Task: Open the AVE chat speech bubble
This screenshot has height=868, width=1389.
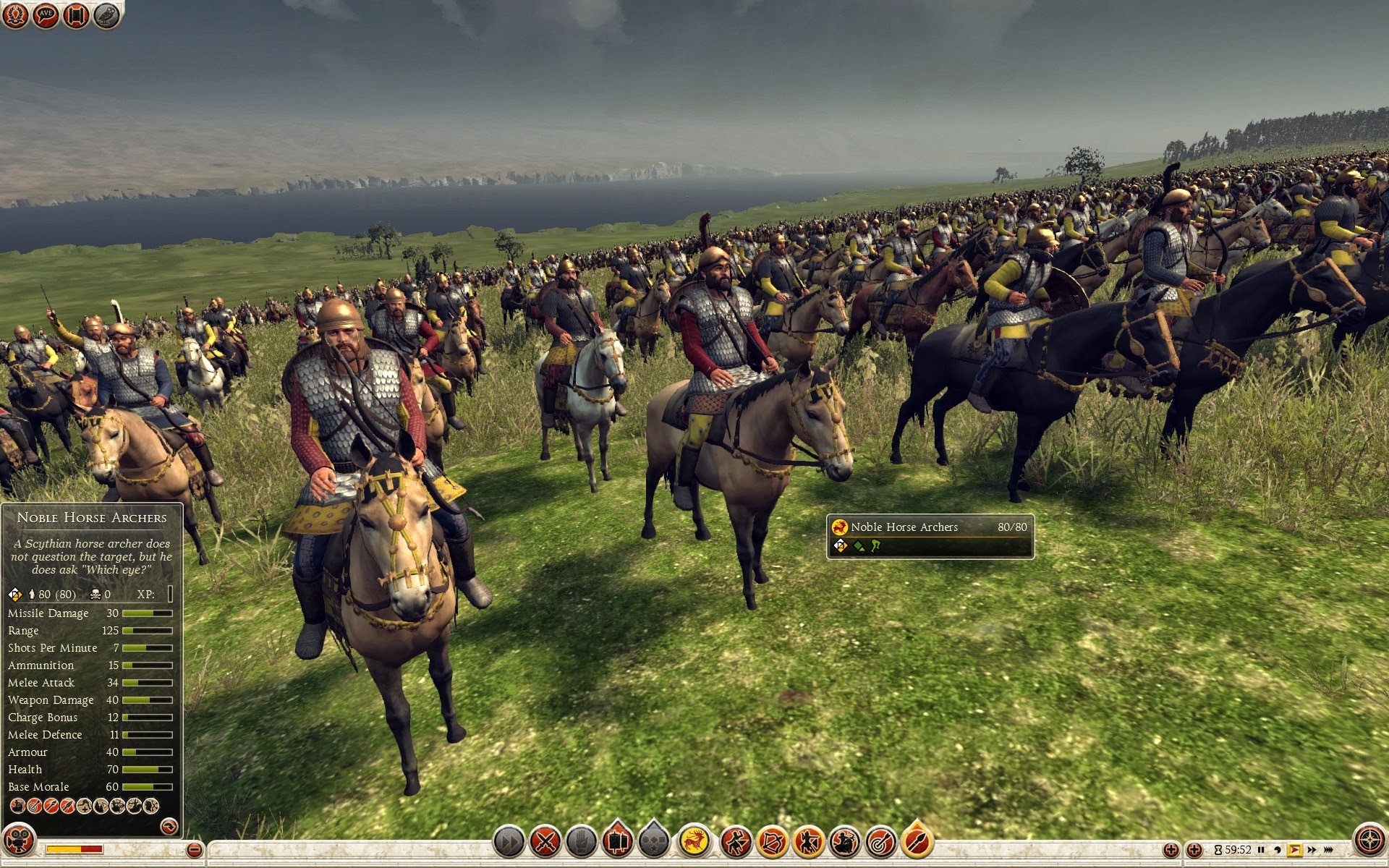Action: 46,15
